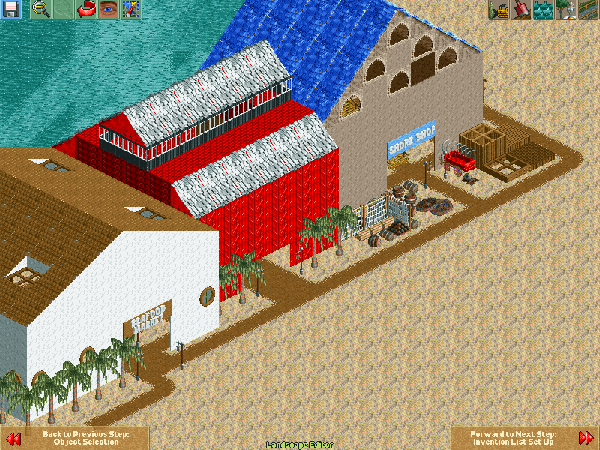Show the park map
600x450 pixels.
point(130,10)
